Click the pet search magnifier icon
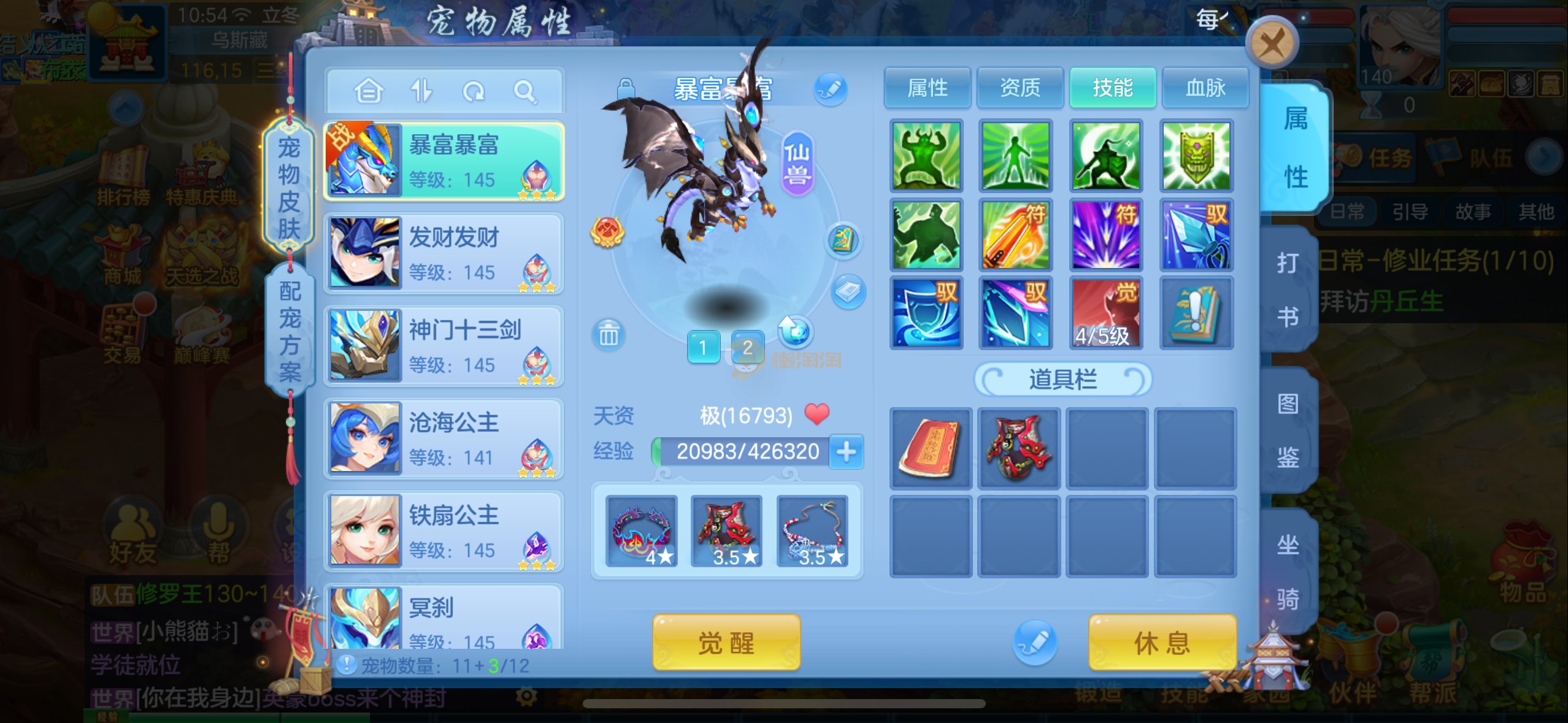The height and width of the screenshot is (723, 1568). coord(525,92)
